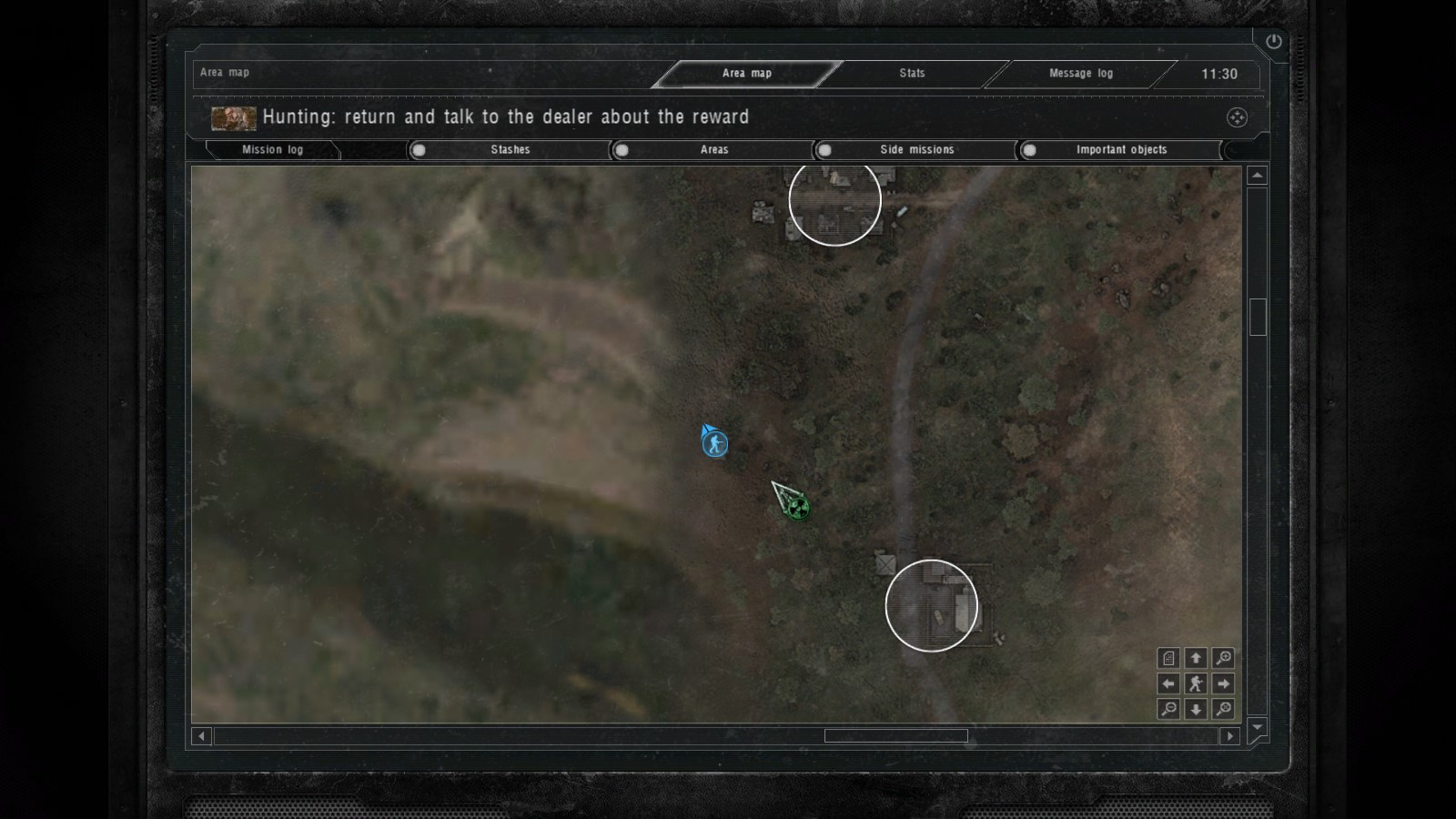Pan the map right with arrow button
Screen dimensions: 1456x819
(1224, 683)
